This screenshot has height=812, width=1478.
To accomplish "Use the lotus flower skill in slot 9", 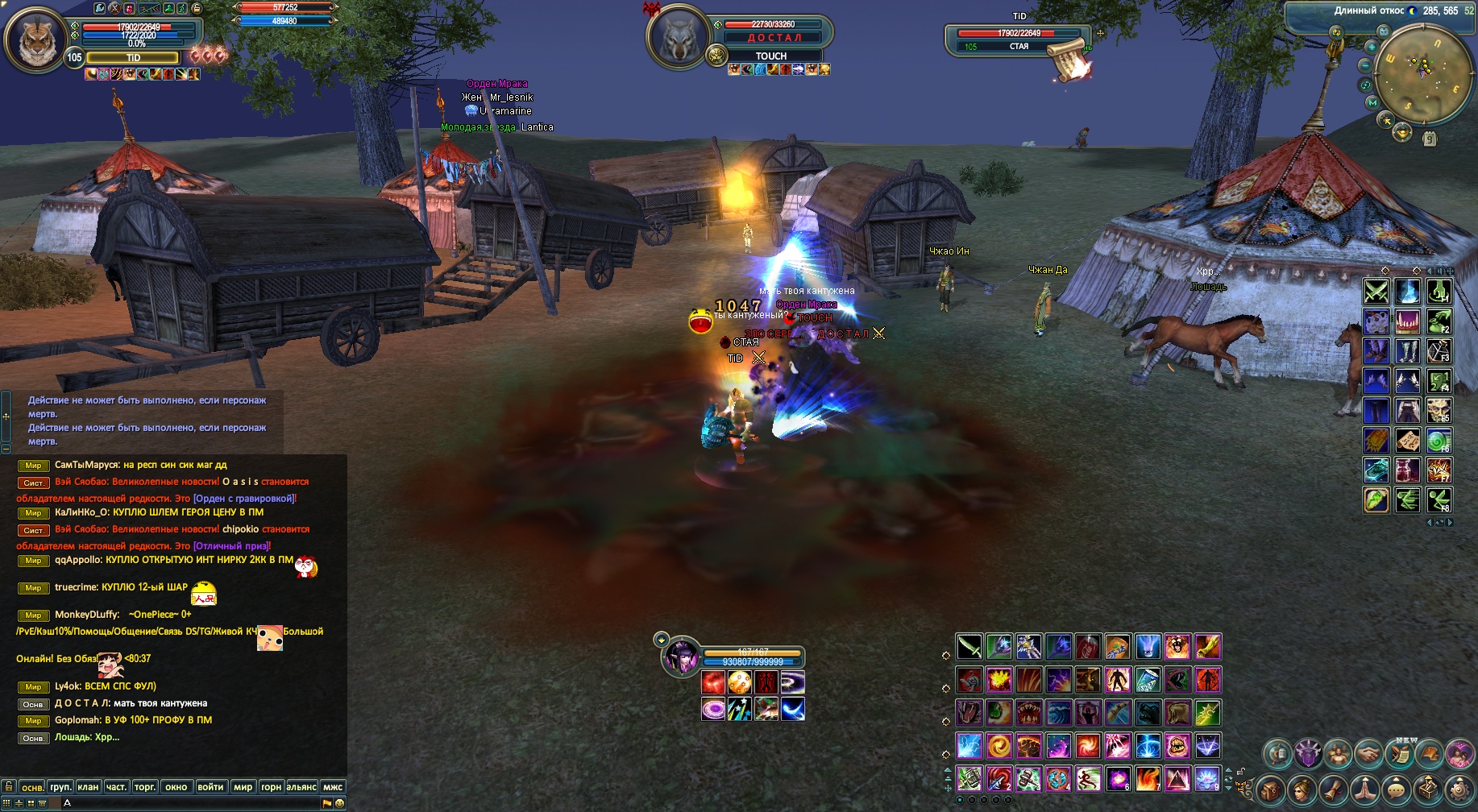I will (1206, 779).
